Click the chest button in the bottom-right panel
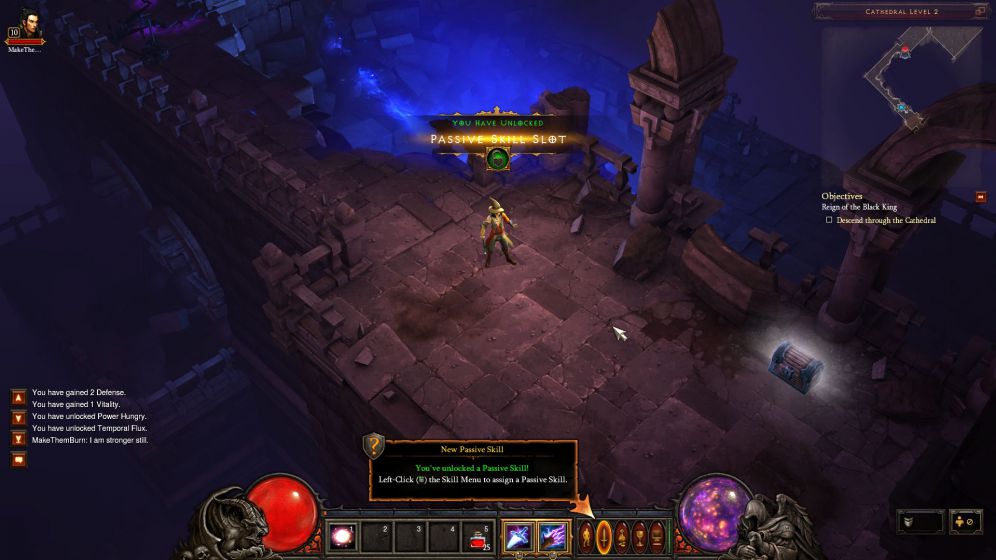Viewport: 996px width, 560px height. pos(921,521)
